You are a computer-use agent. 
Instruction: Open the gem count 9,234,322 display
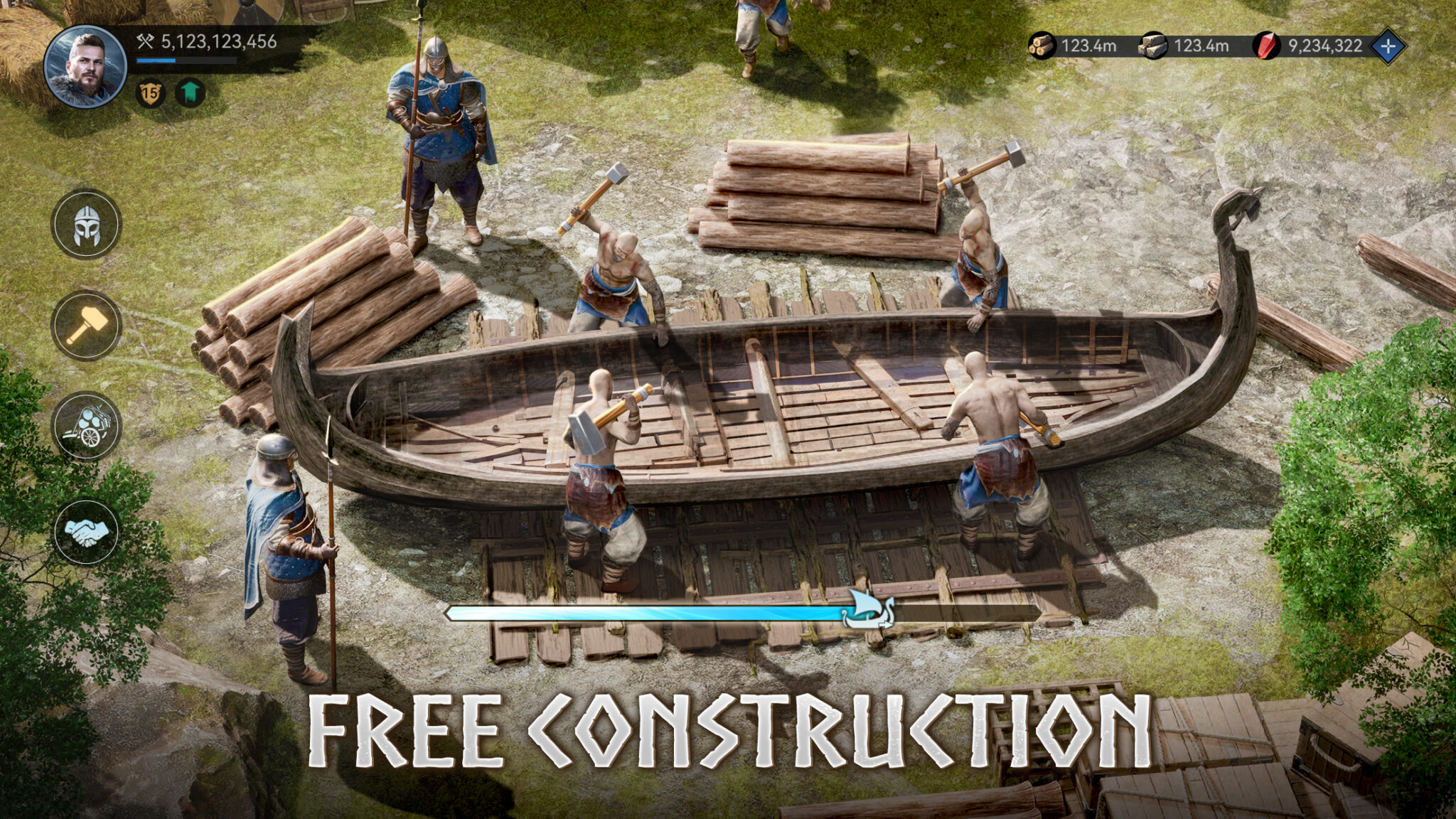[1327, 45]
